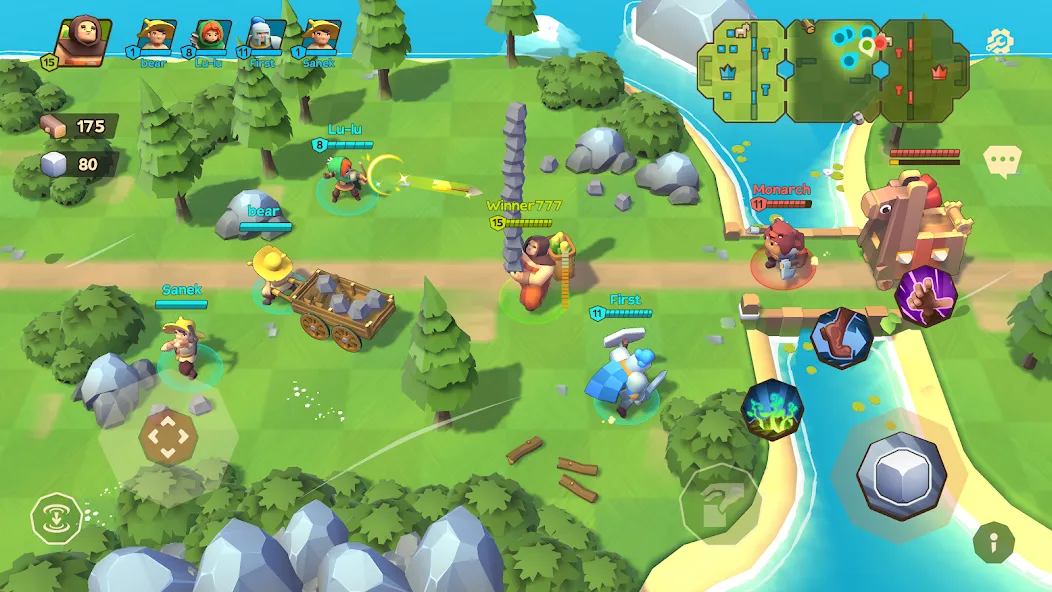Select your hooded hero portrait
Image resolution: width=1052 pixels, height=592 pixels.
pos(80,40)
